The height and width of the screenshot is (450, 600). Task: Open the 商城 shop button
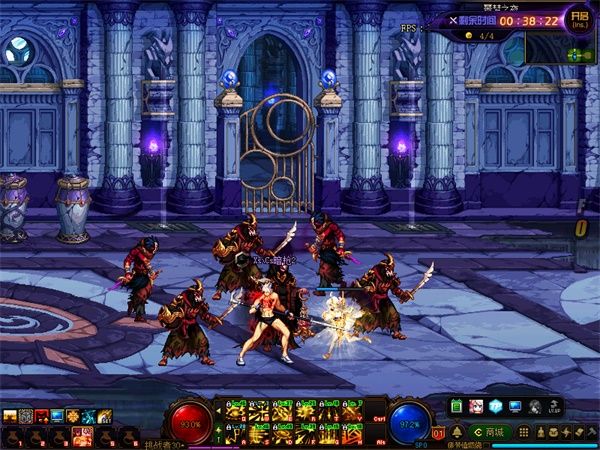point(492,432)
